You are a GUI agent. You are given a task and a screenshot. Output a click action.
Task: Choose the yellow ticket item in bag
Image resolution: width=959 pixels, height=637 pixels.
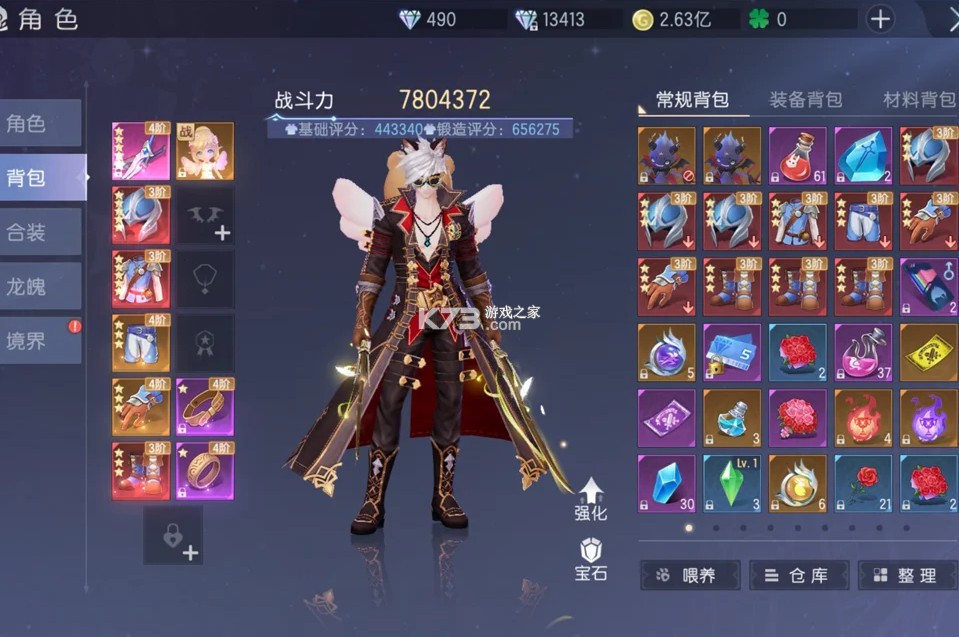pyautogui.click(x=928, y=352)
